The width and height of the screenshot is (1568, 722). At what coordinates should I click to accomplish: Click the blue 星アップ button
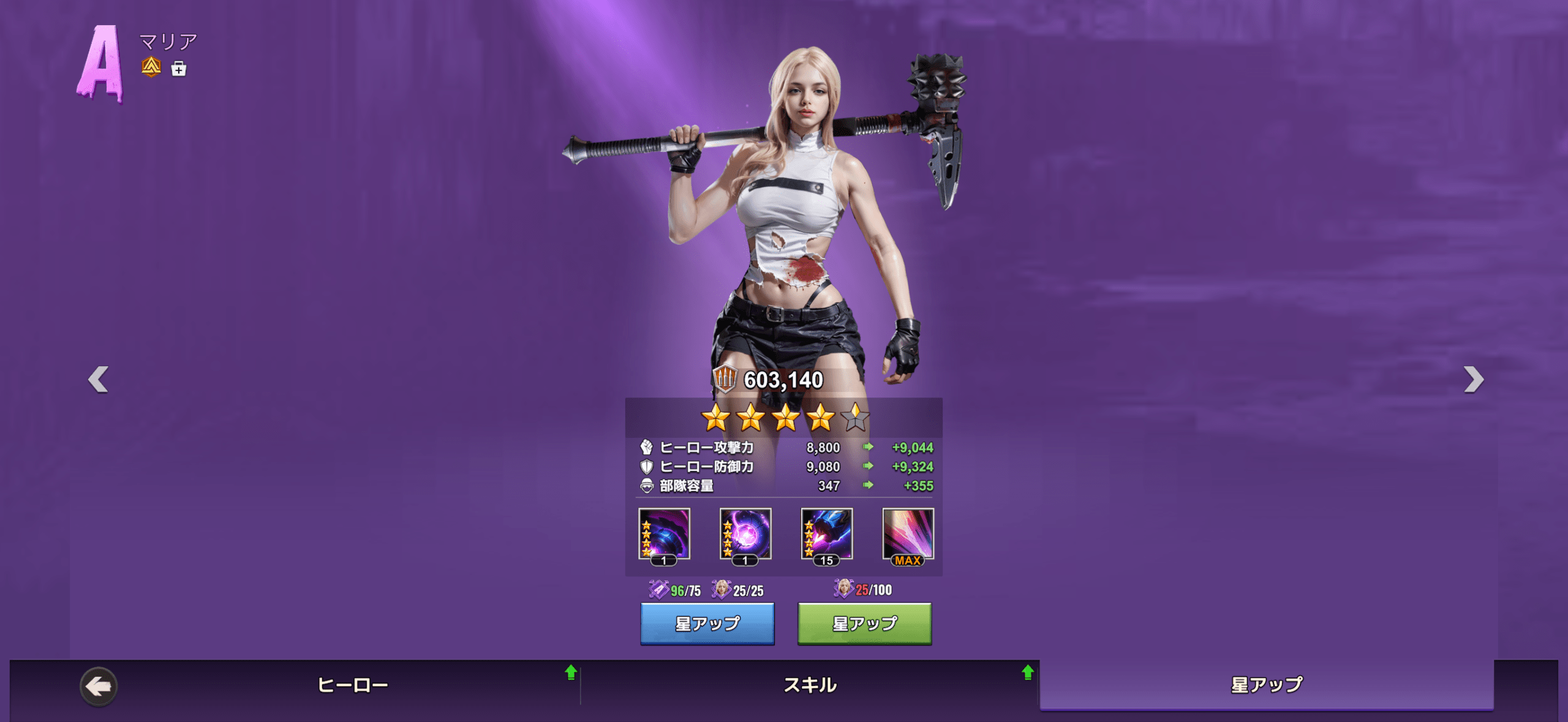click(x=707, y=623)
